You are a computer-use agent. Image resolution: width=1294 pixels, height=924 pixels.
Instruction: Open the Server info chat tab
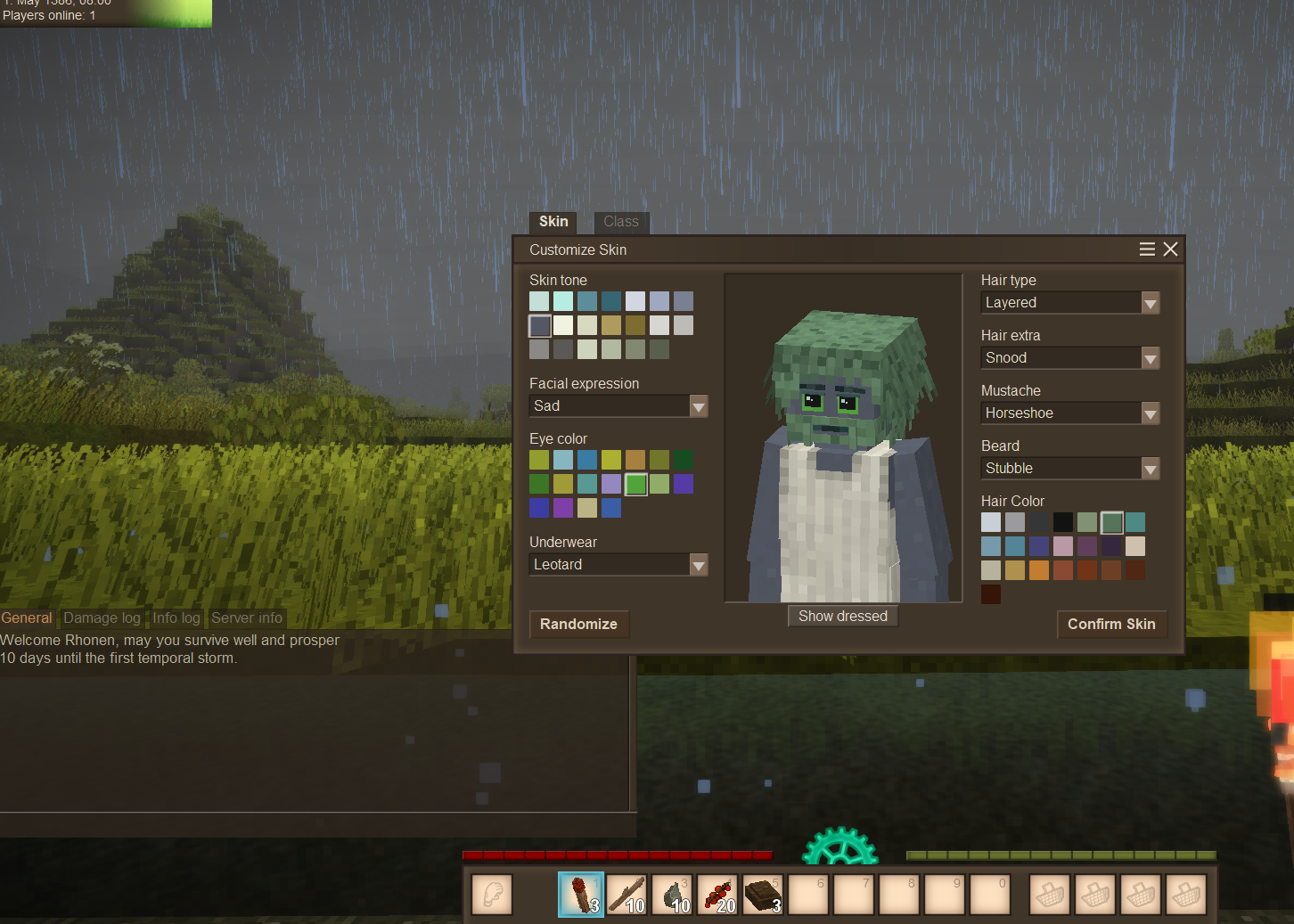pyautogui.click(x=247, y=617)
